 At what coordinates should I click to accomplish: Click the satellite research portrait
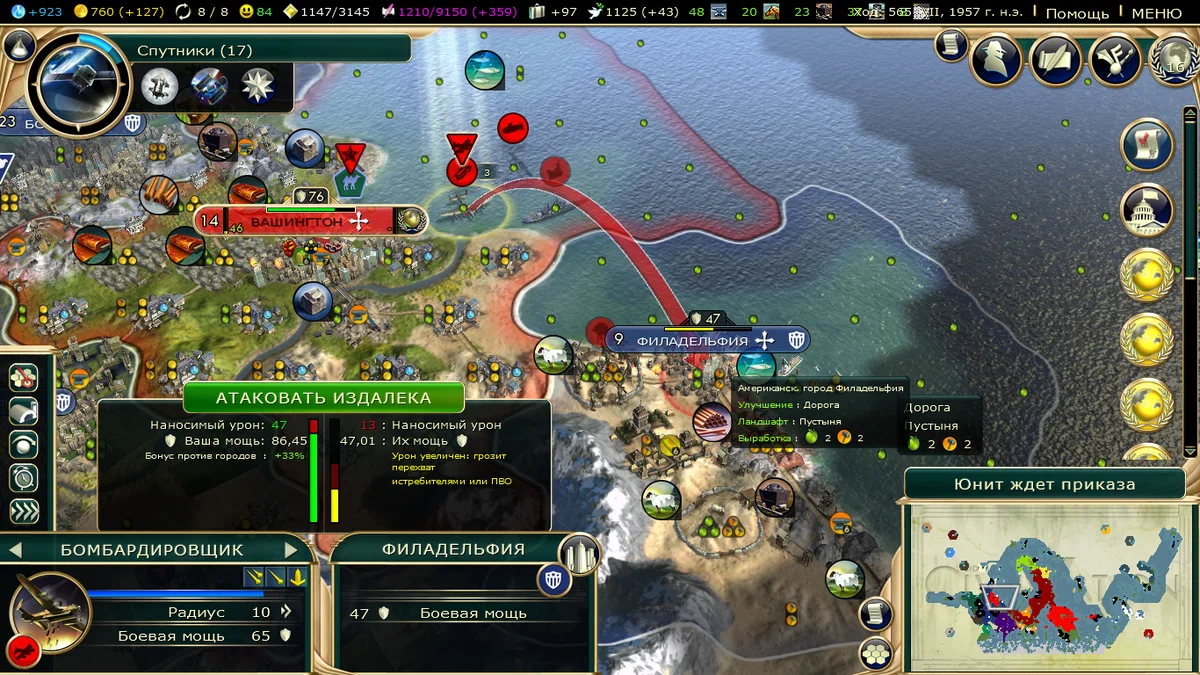[x=80, y=85]
